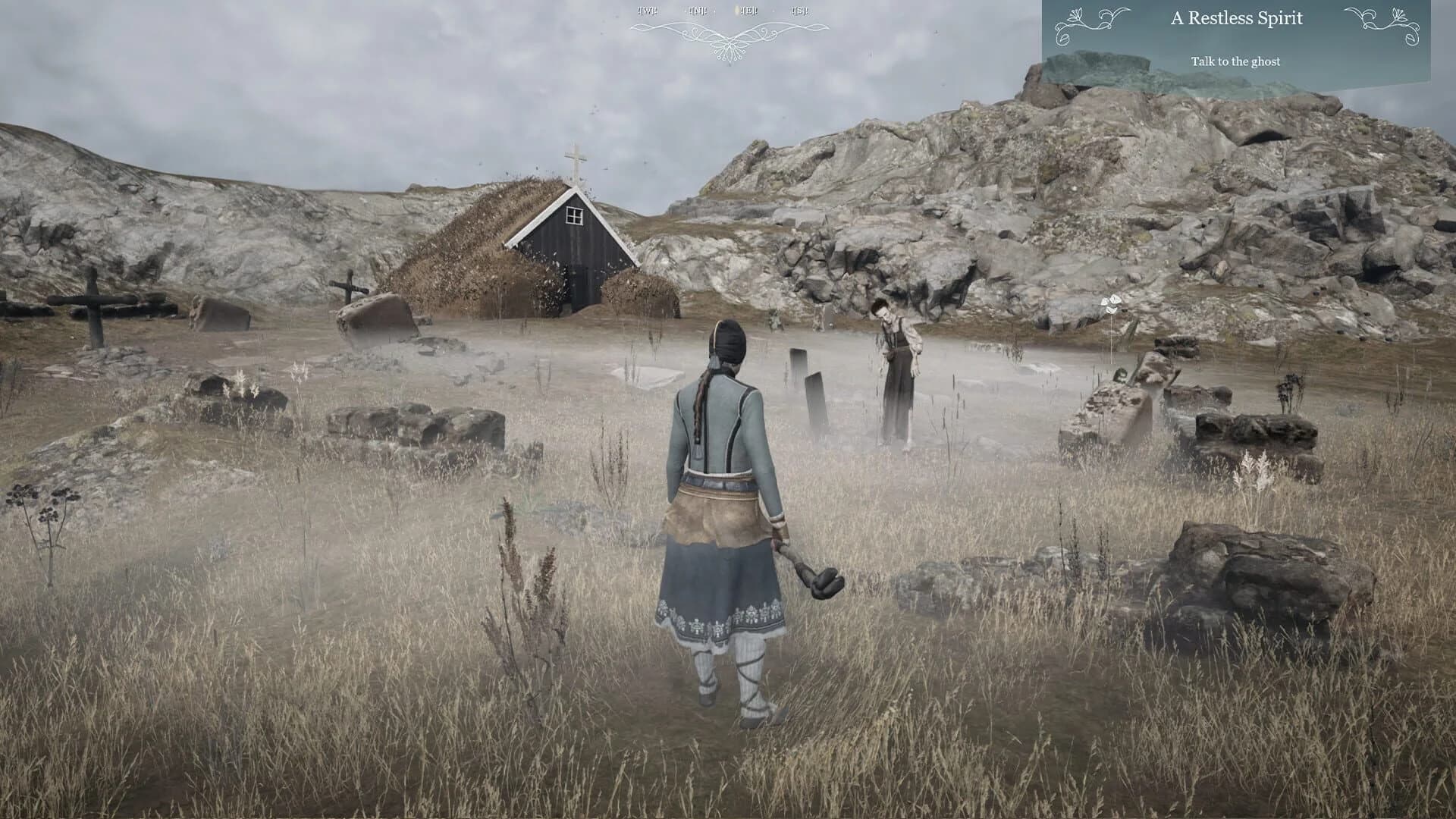
Task: Activate the E ability slot
Action: pos(749,12)
